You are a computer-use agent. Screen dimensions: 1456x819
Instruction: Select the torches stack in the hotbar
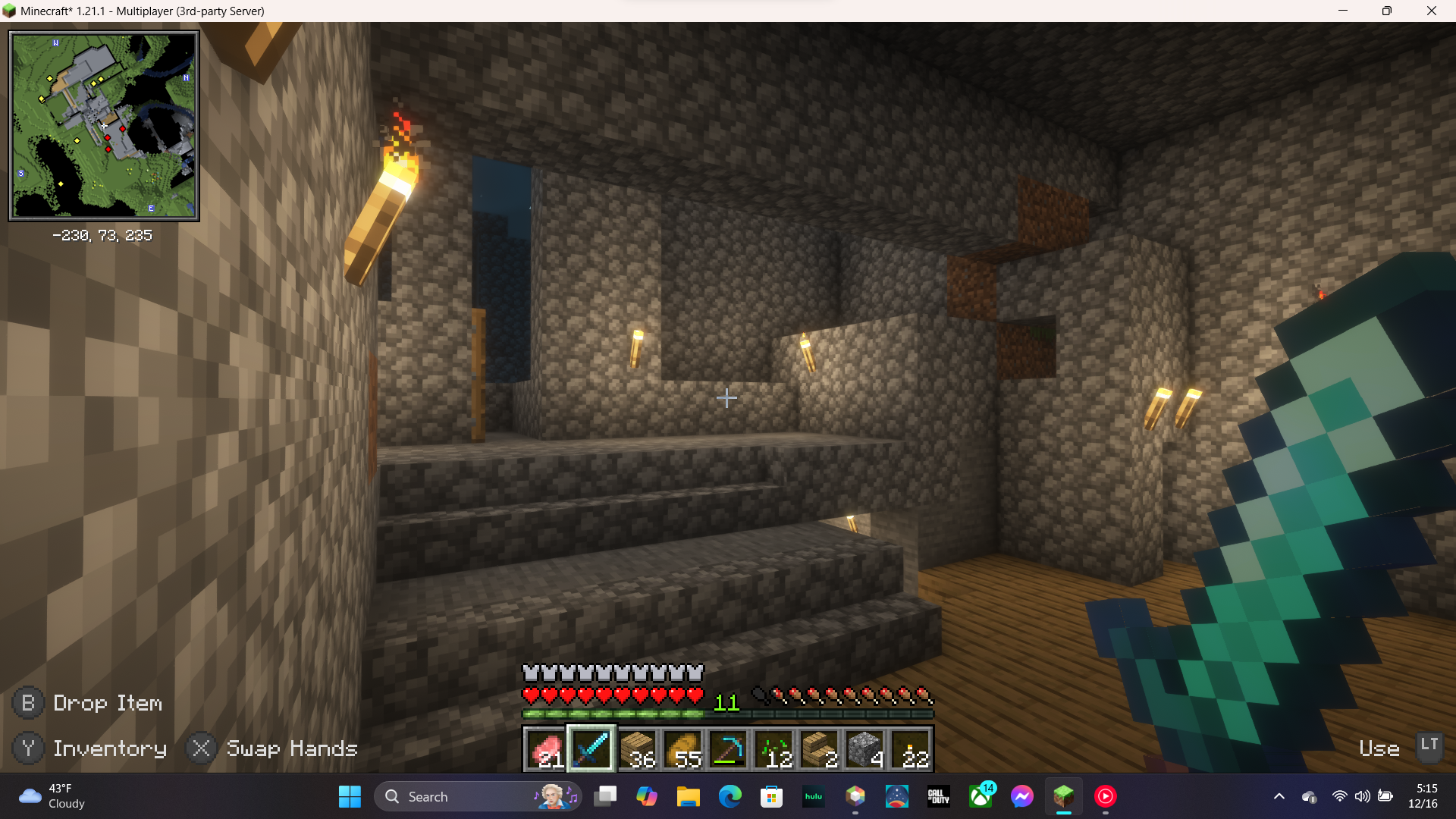910,749
